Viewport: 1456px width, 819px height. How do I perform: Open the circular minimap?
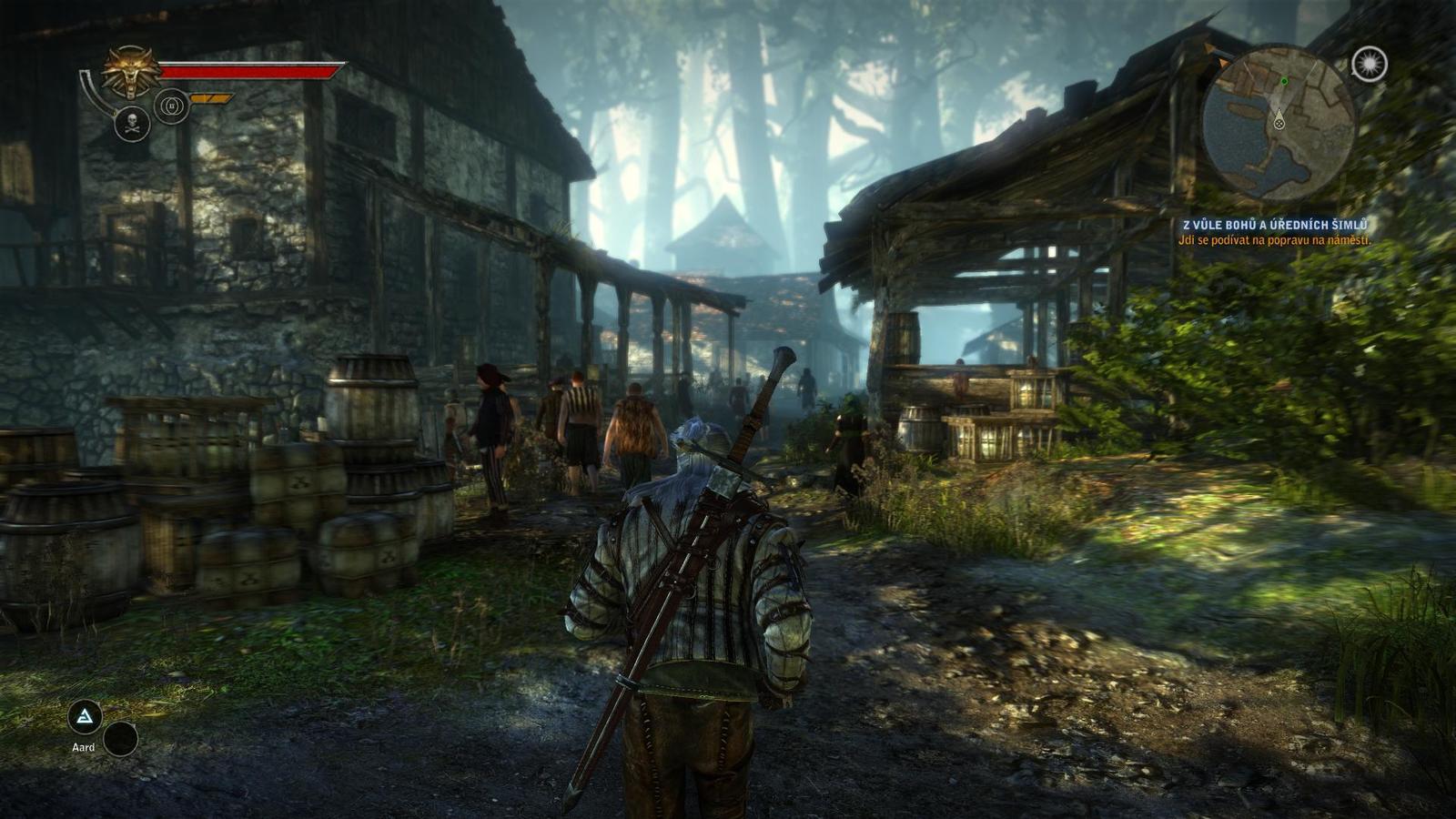pos(1279,122)
